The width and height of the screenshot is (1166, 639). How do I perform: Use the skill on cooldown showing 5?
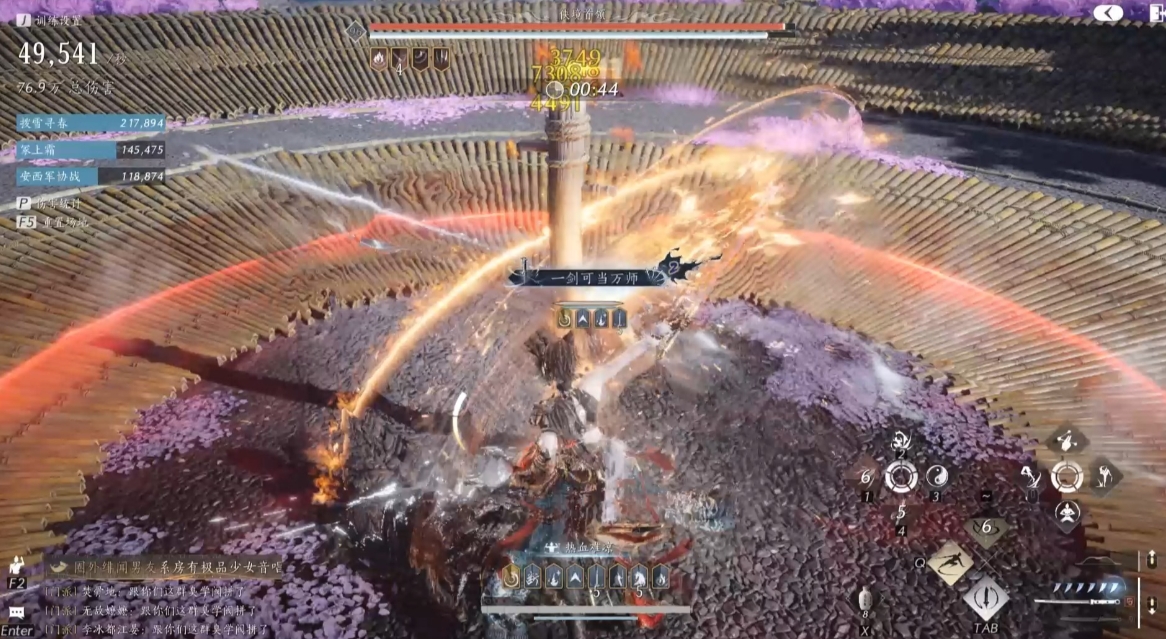tap(901, 513)
